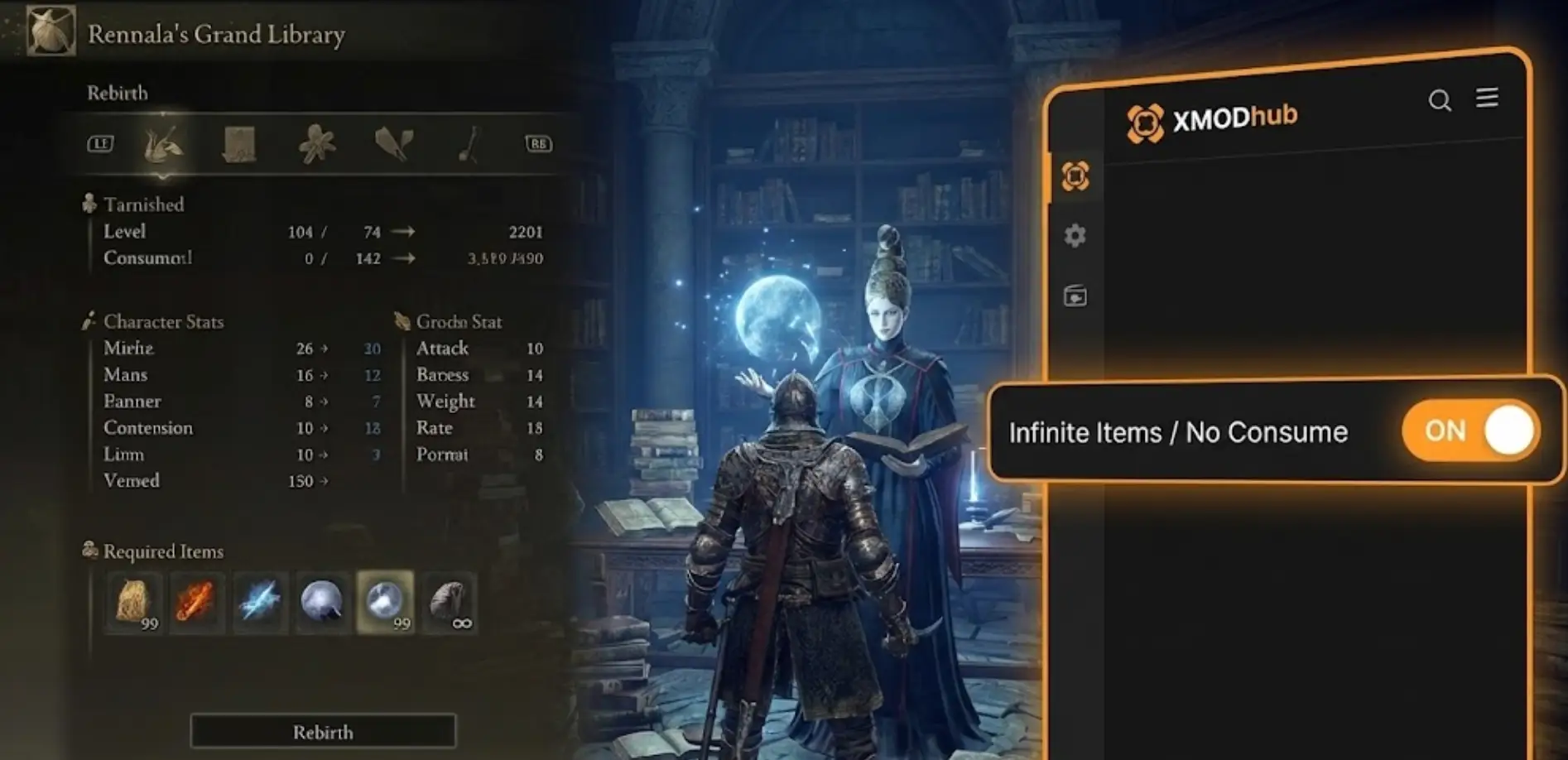The width and height of the screenshot is (1568, 760).
Task: Select the flower item category icon
Action: (316, 142)
